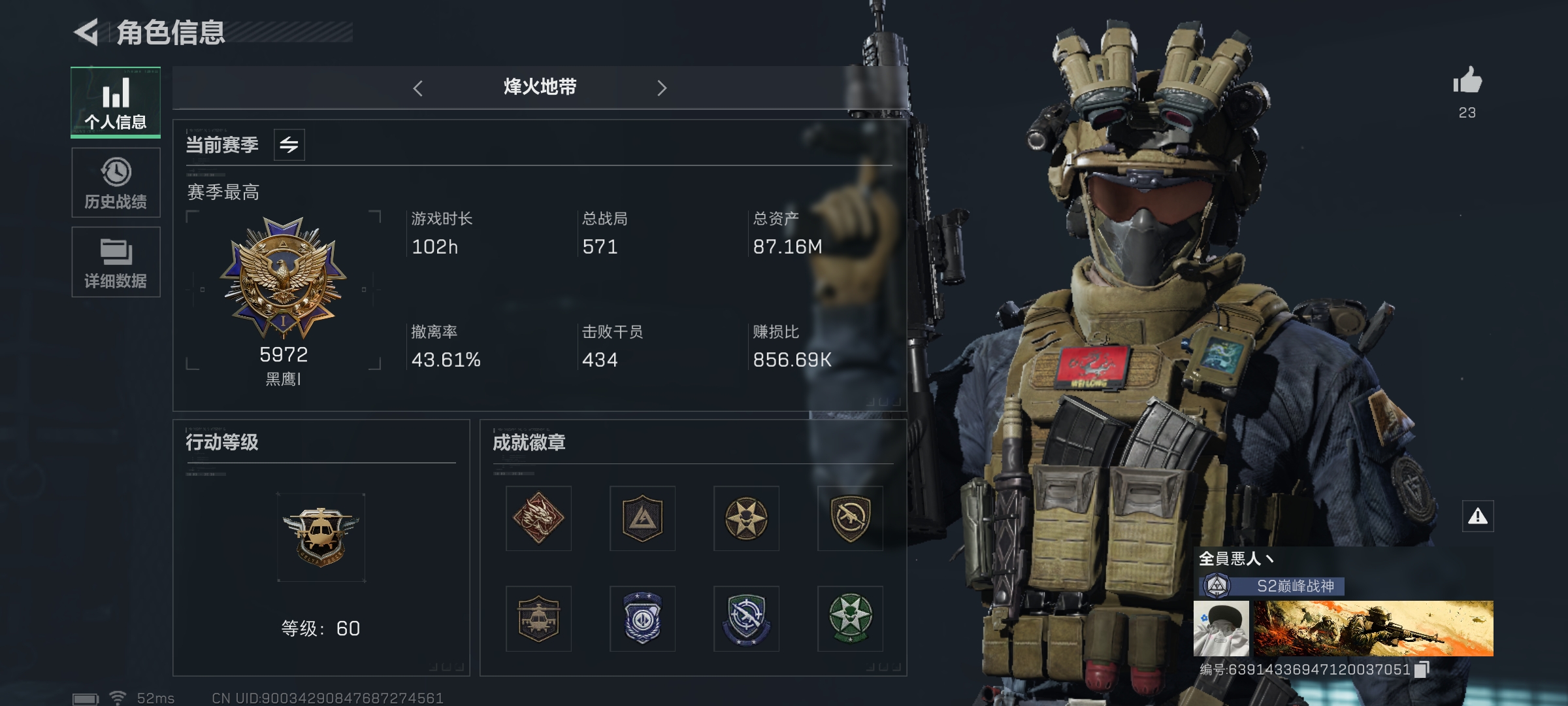Click the golden crossed-rifle achievement badge
Image resolution: width=1568 pixels, height=706 pixels.
[851, 518]
